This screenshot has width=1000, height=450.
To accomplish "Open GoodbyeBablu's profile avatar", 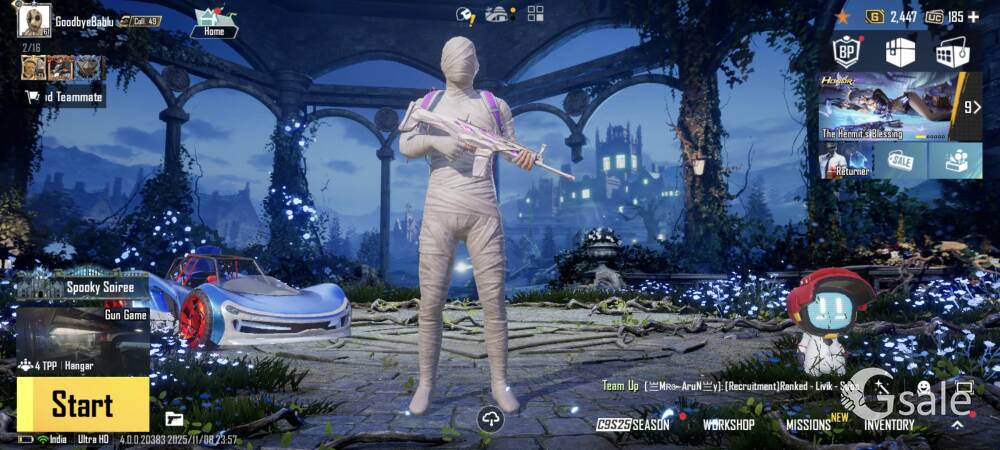I will tap(34, 21).
